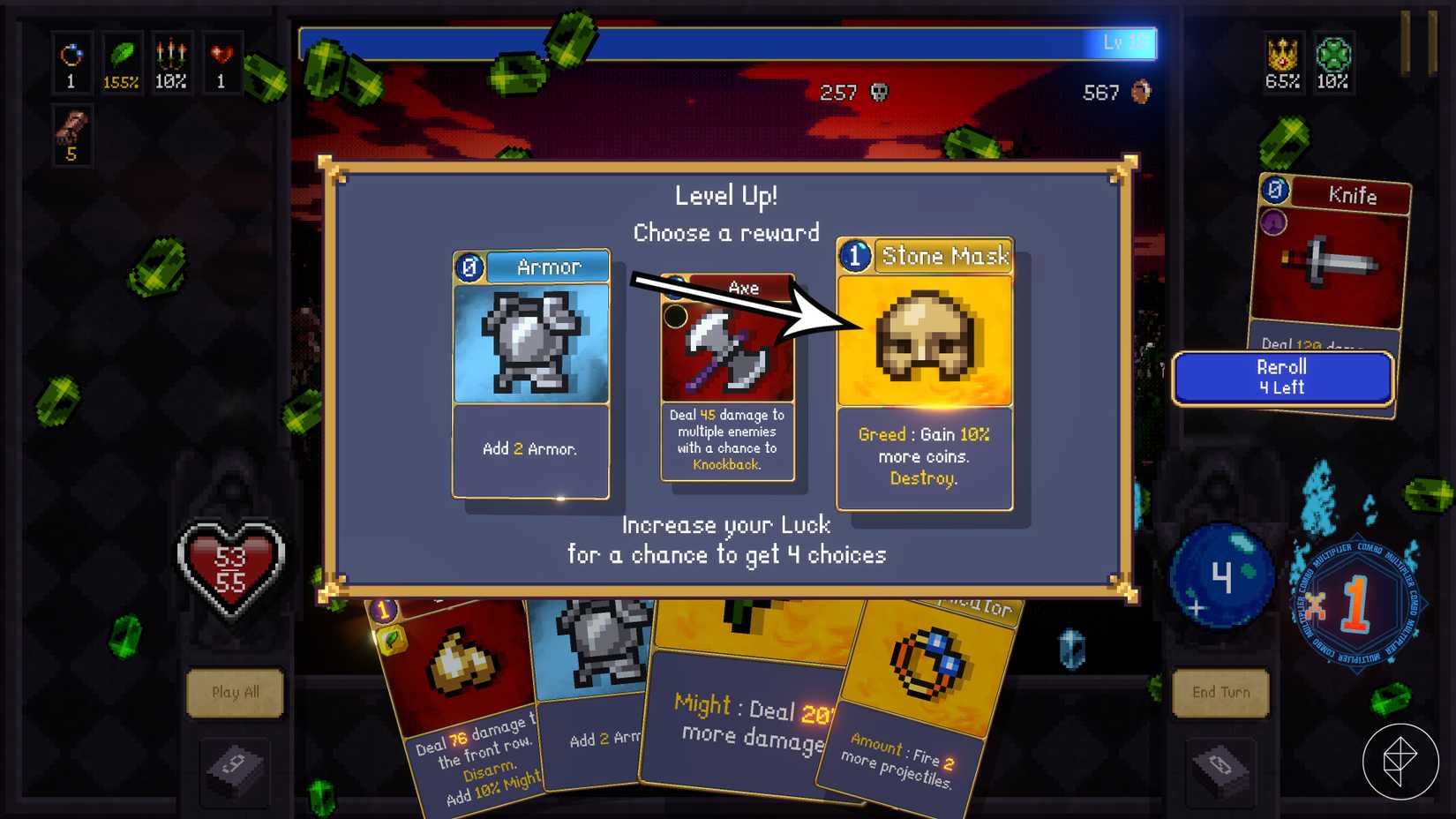Image resolution: width=1456 pixels, height=819 pixels.
Task: Click the coin counter showing 567
Action: click(x=1115, y=92)
